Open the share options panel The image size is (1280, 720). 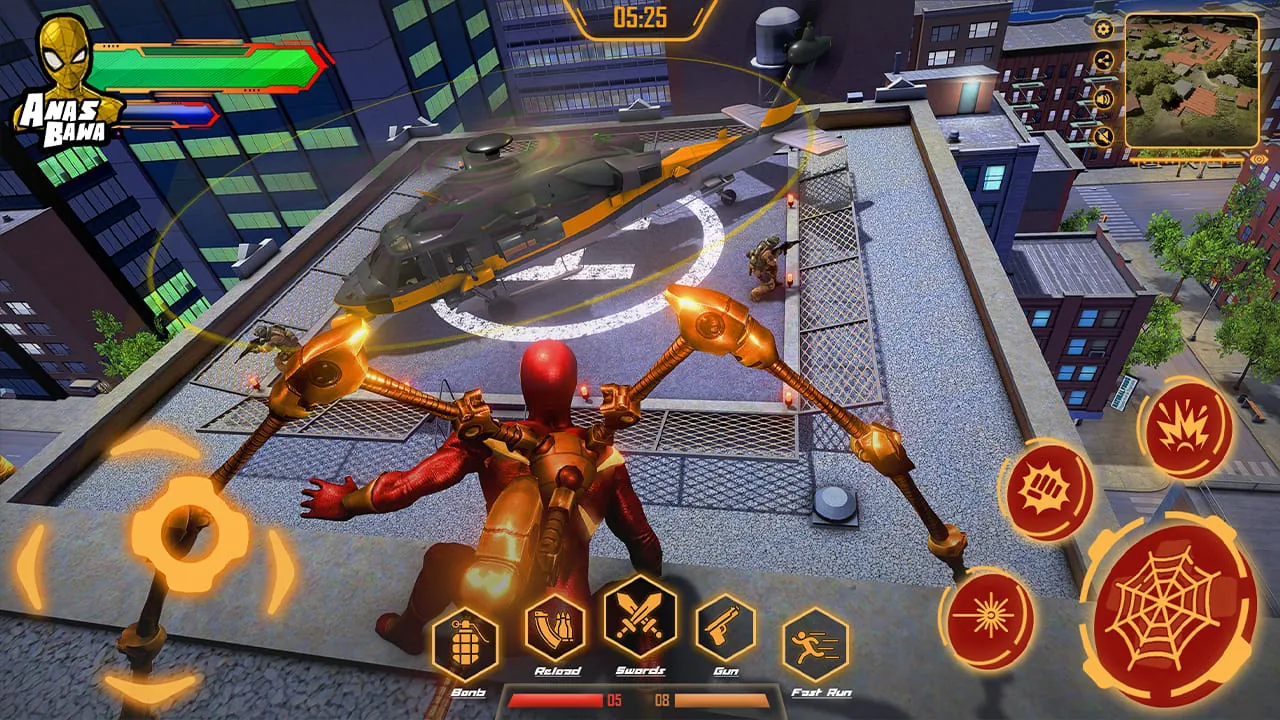tap(1103, 60)
